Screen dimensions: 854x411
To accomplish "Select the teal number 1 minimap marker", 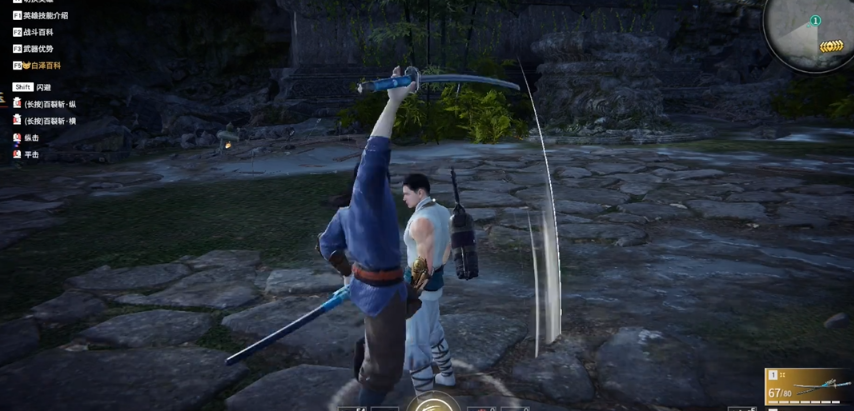I will pyautogui.click(x=815, y=21).
